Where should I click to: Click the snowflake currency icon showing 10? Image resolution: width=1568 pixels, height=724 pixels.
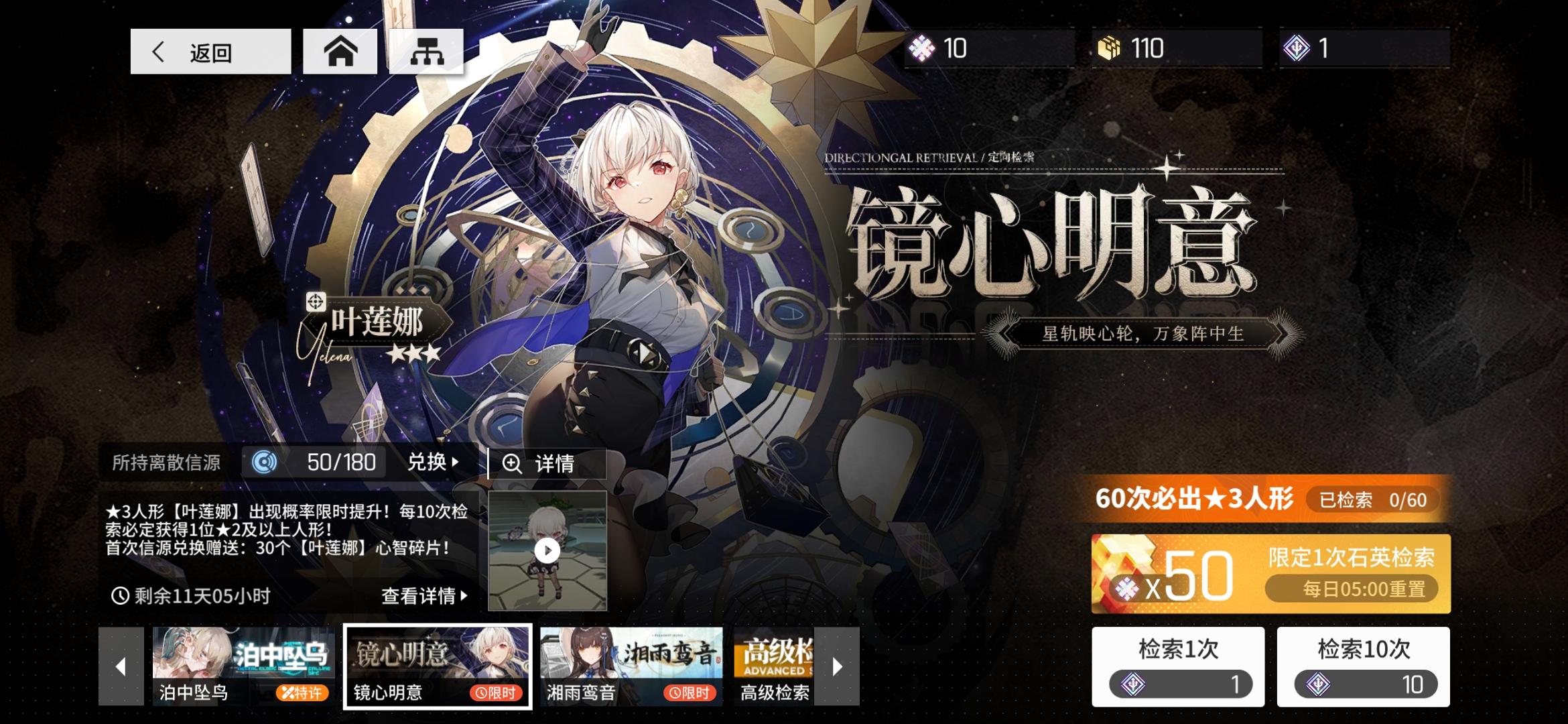tap(923, 48)
